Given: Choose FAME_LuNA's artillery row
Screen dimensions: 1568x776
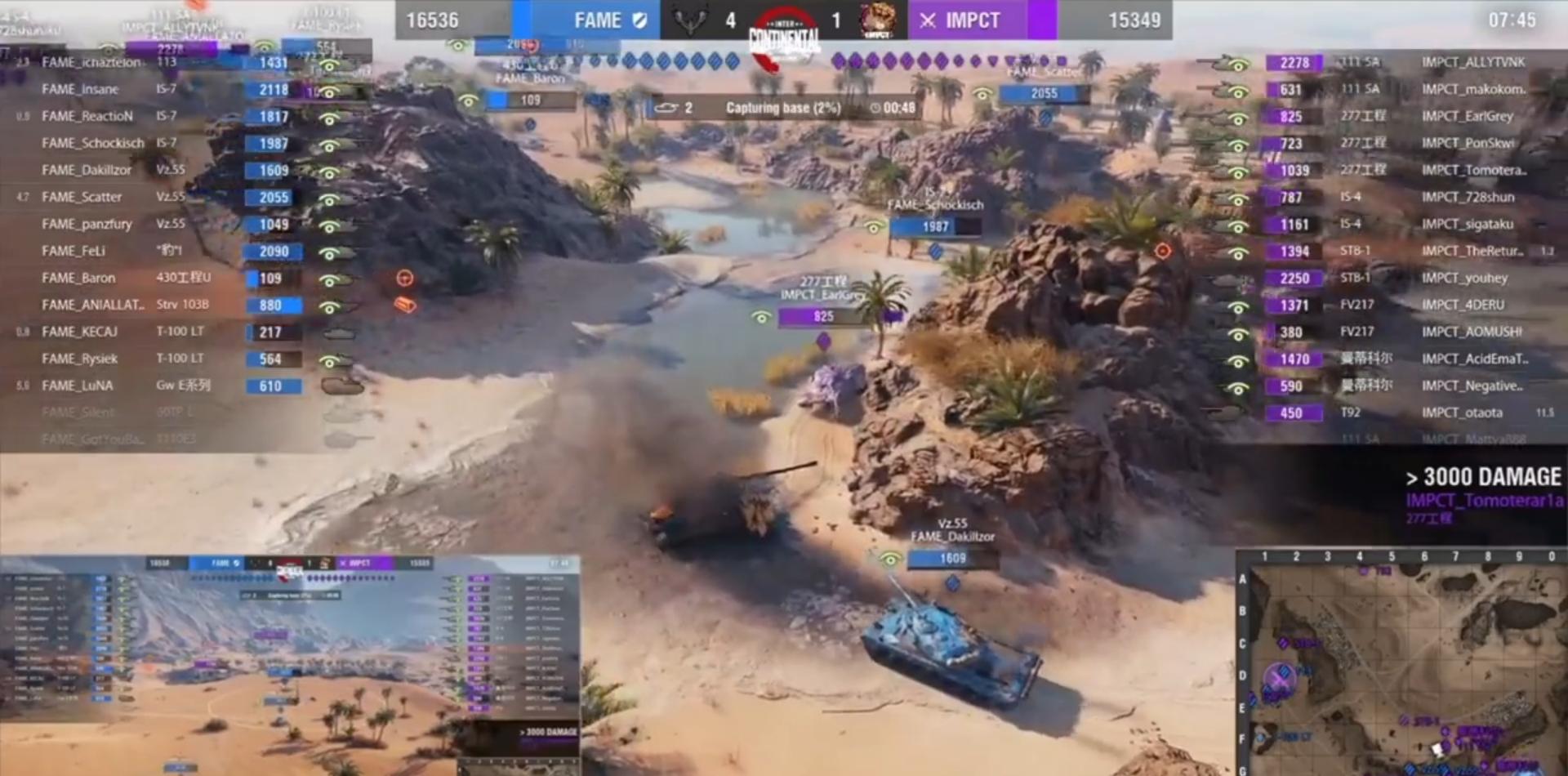Looking at the screenshot, I should tap(78, 386).
